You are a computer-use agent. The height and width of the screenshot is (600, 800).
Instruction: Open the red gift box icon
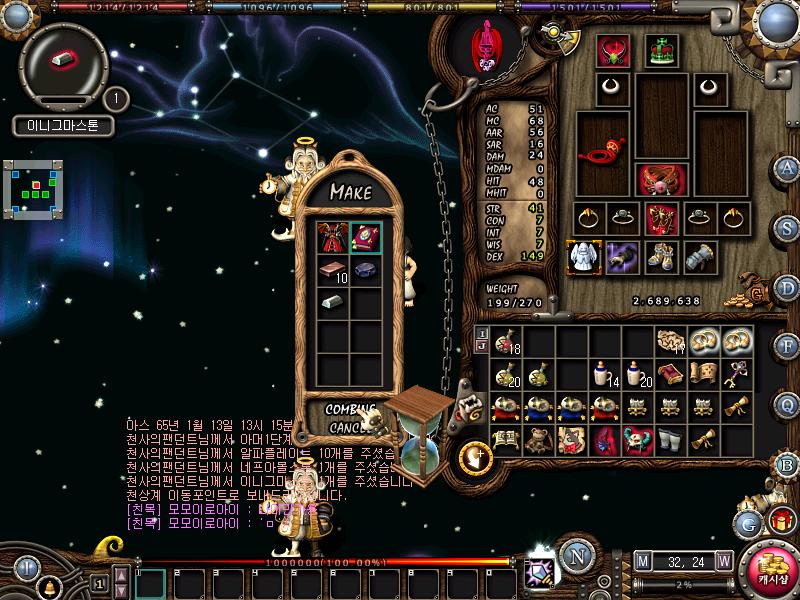click(780, 520)
